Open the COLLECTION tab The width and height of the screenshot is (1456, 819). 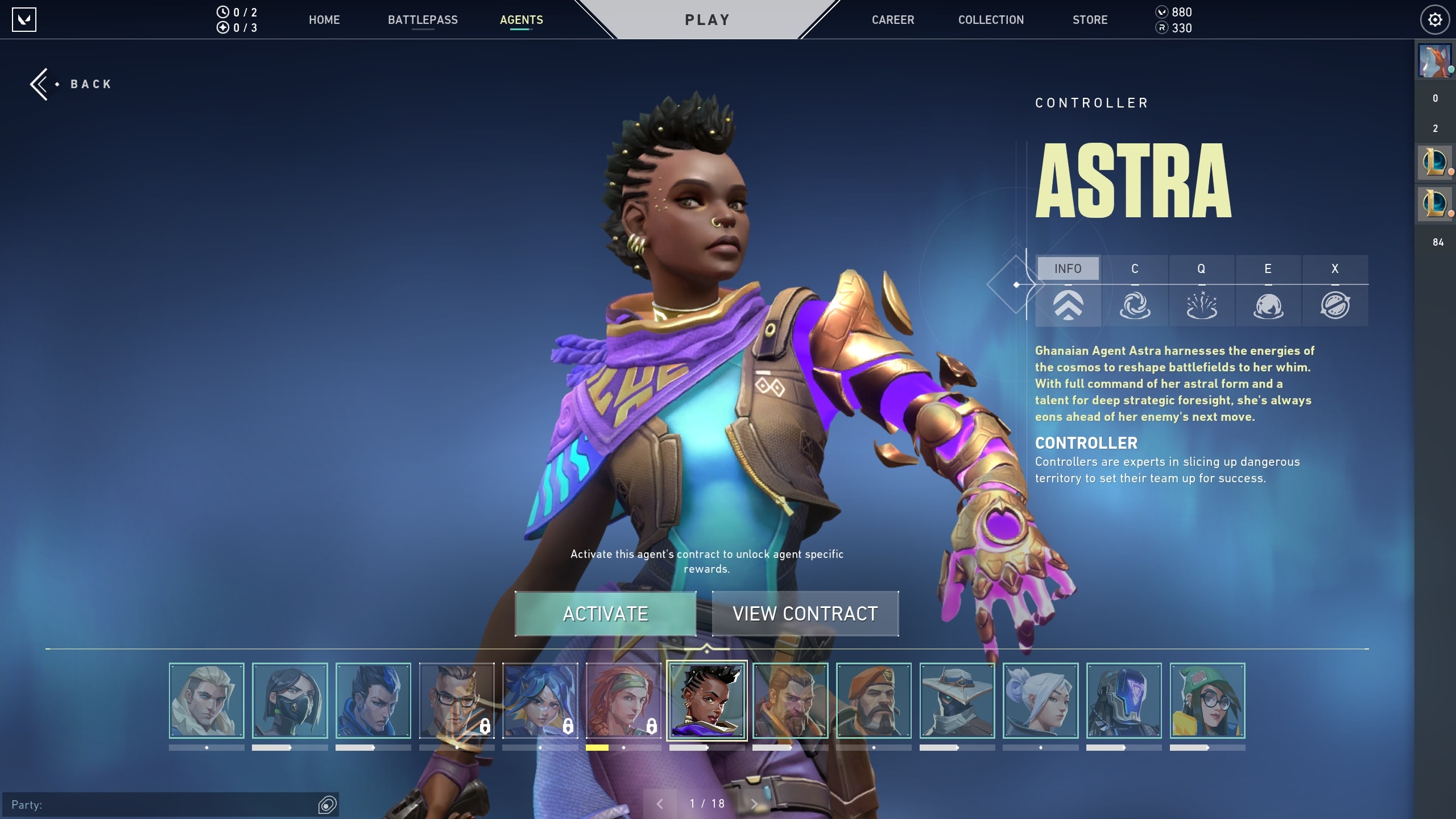tap(991, 20)
